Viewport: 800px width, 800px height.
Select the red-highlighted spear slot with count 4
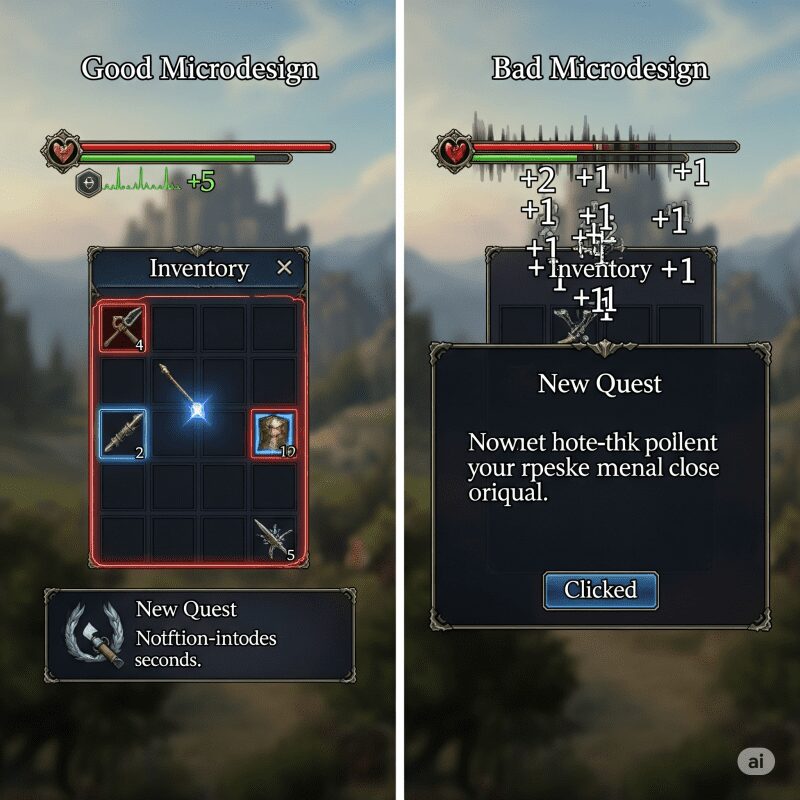point(123,329)
